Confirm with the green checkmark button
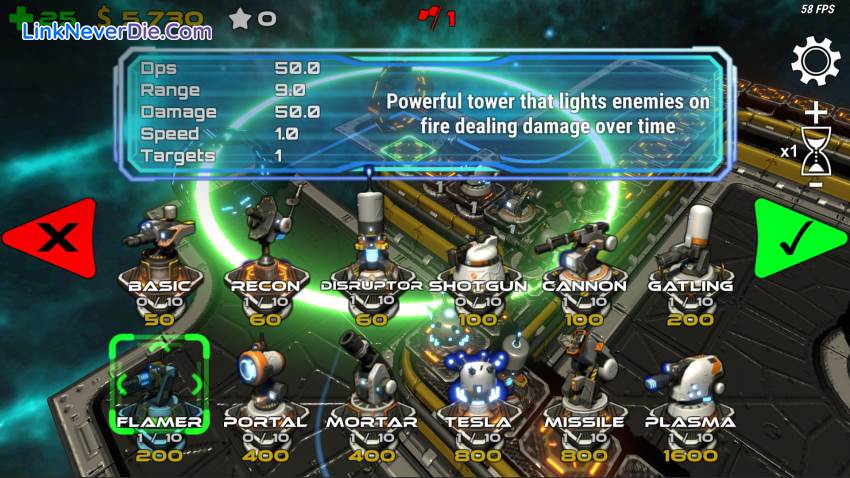The width and height of the screenshot is (850, 478). [x=795, y=238]
